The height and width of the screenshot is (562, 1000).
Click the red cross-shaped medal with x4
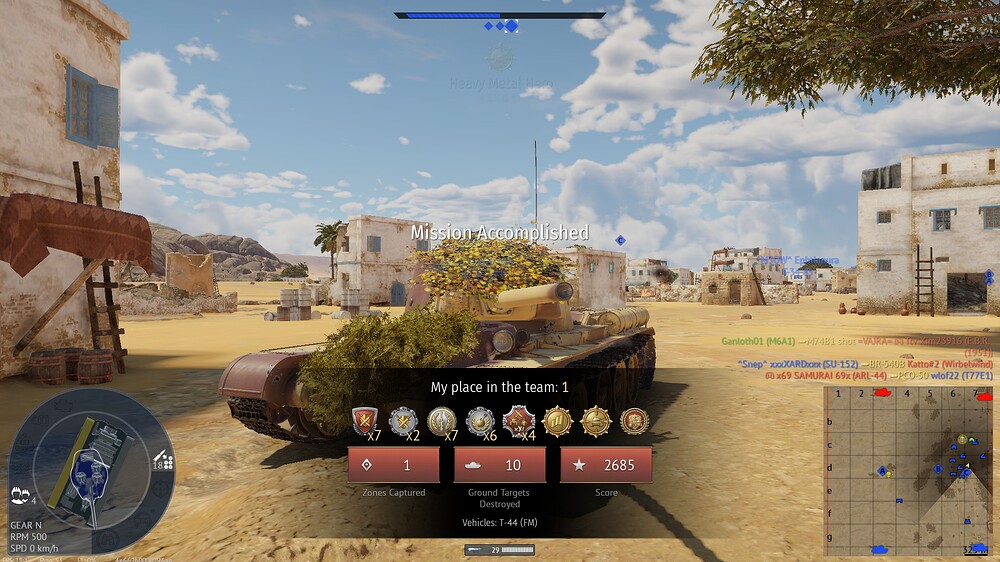[x=518, y=421]
